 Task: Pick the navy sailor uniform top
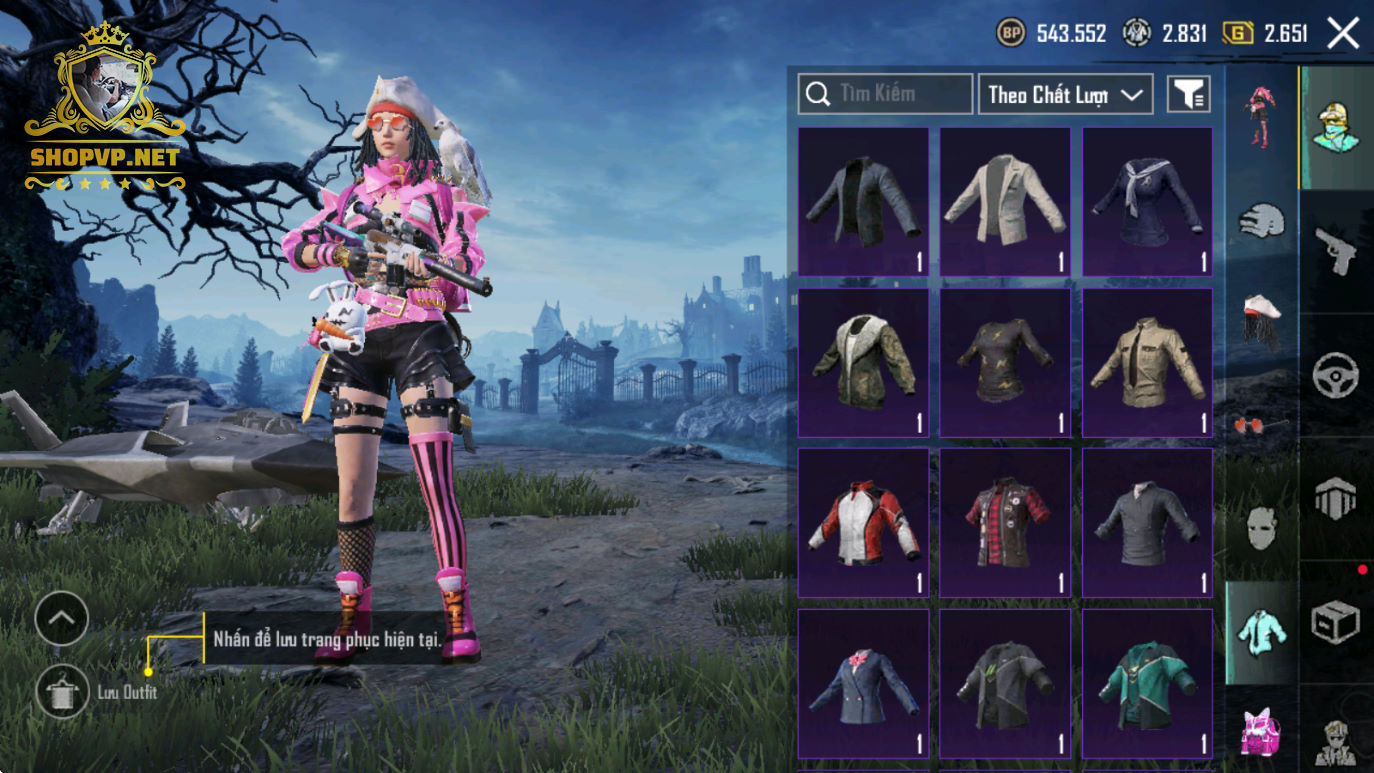pos(1147,201)
